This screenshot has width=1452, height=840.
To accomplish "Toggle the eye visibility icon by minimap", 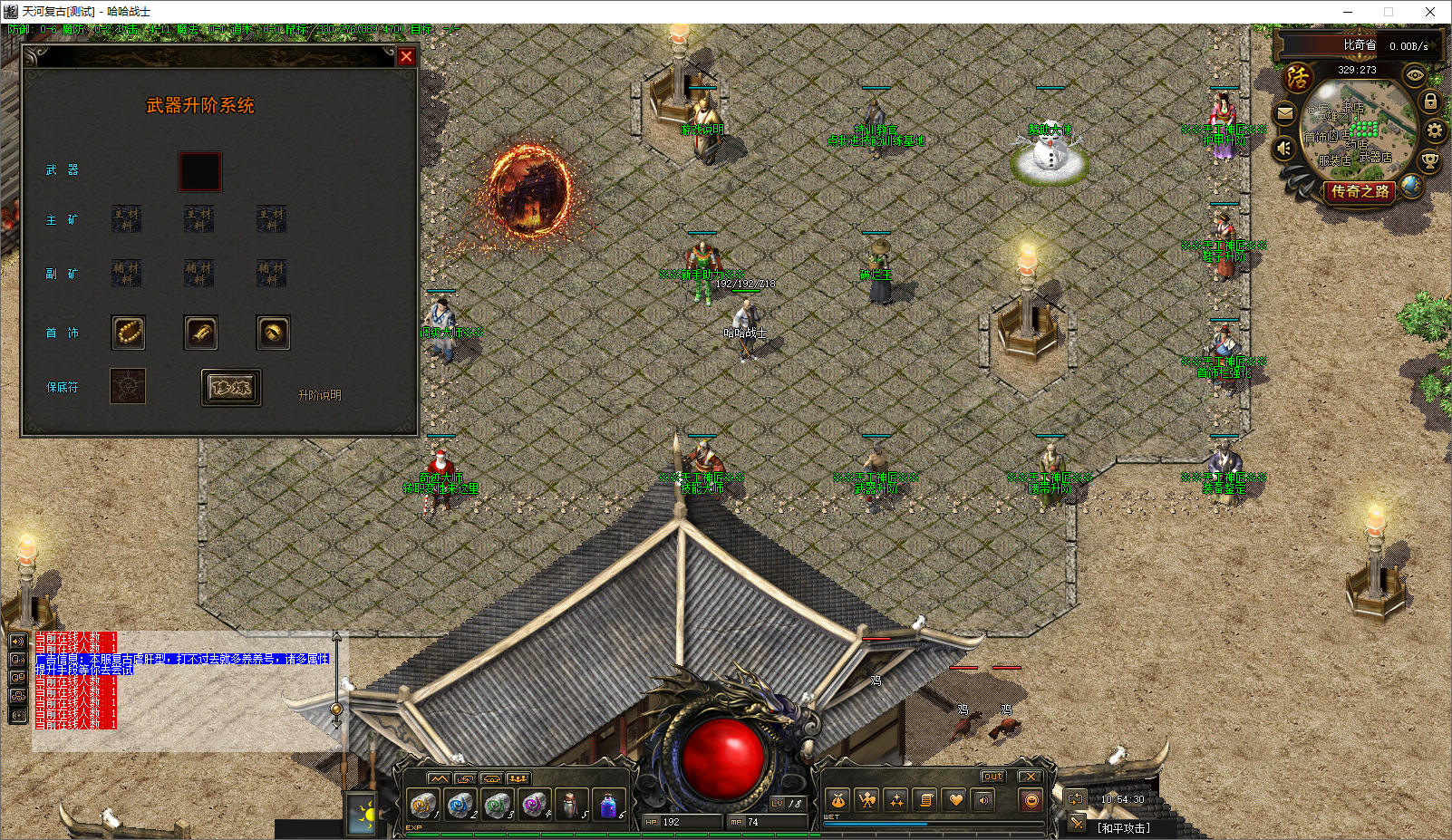I will point(1414,75).
